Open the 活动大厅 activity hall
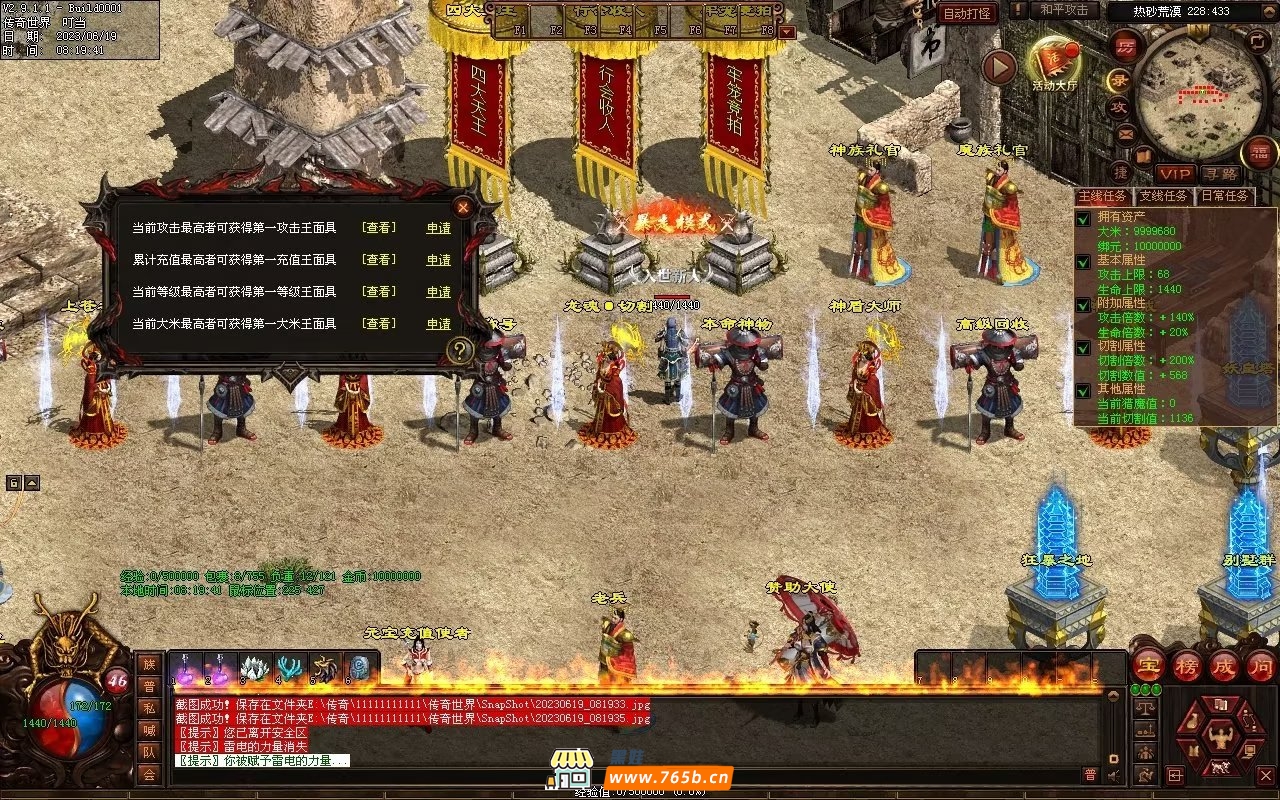Viewport: 1280px width, 800px height. (x=1055, y=63)
